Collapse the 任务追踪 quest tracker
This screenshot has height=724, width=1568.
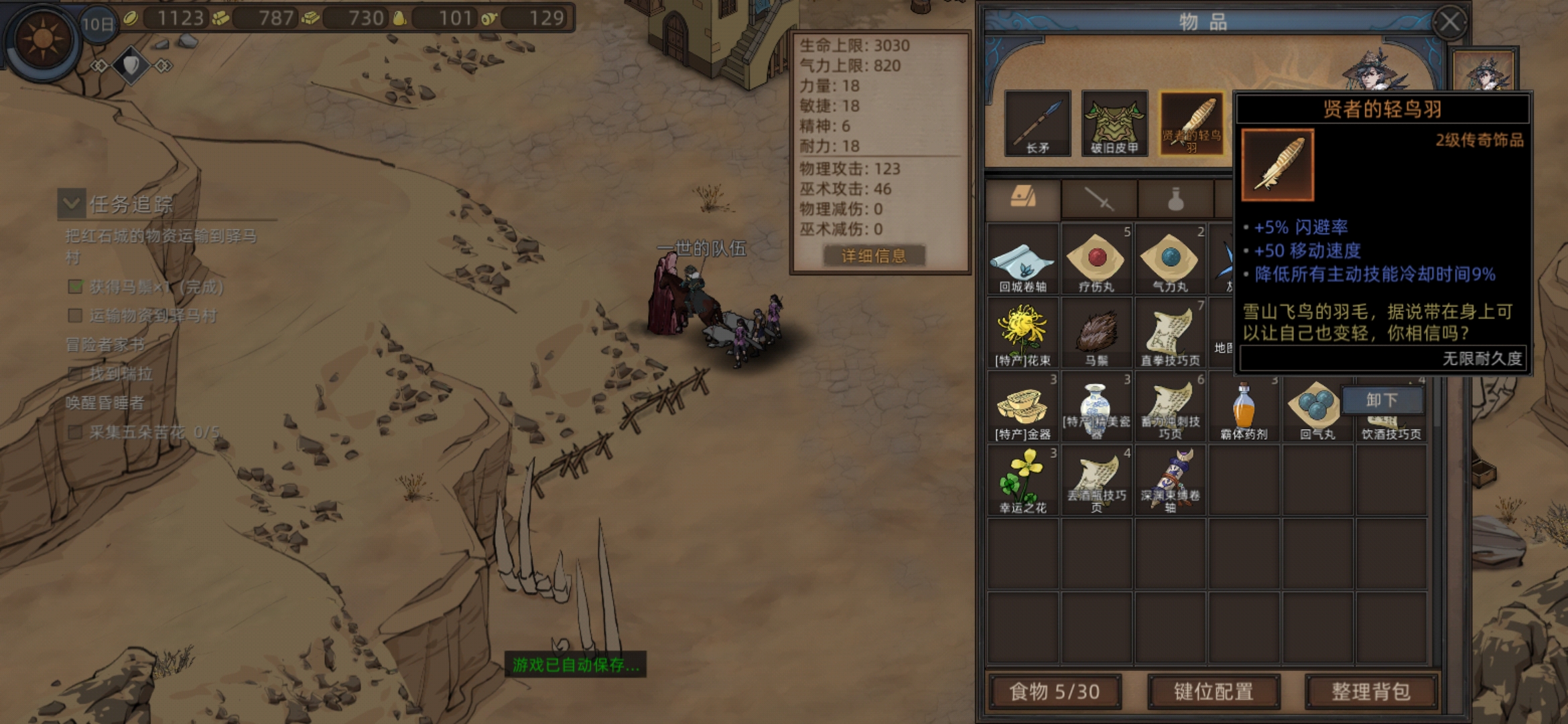72,203
